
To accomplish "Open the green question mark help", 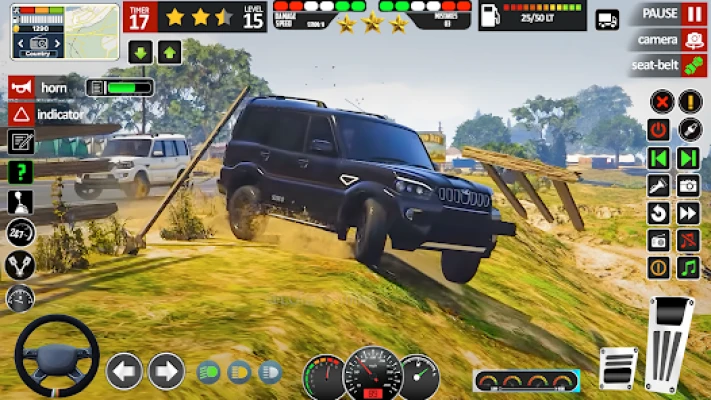I will coord(20,172).
